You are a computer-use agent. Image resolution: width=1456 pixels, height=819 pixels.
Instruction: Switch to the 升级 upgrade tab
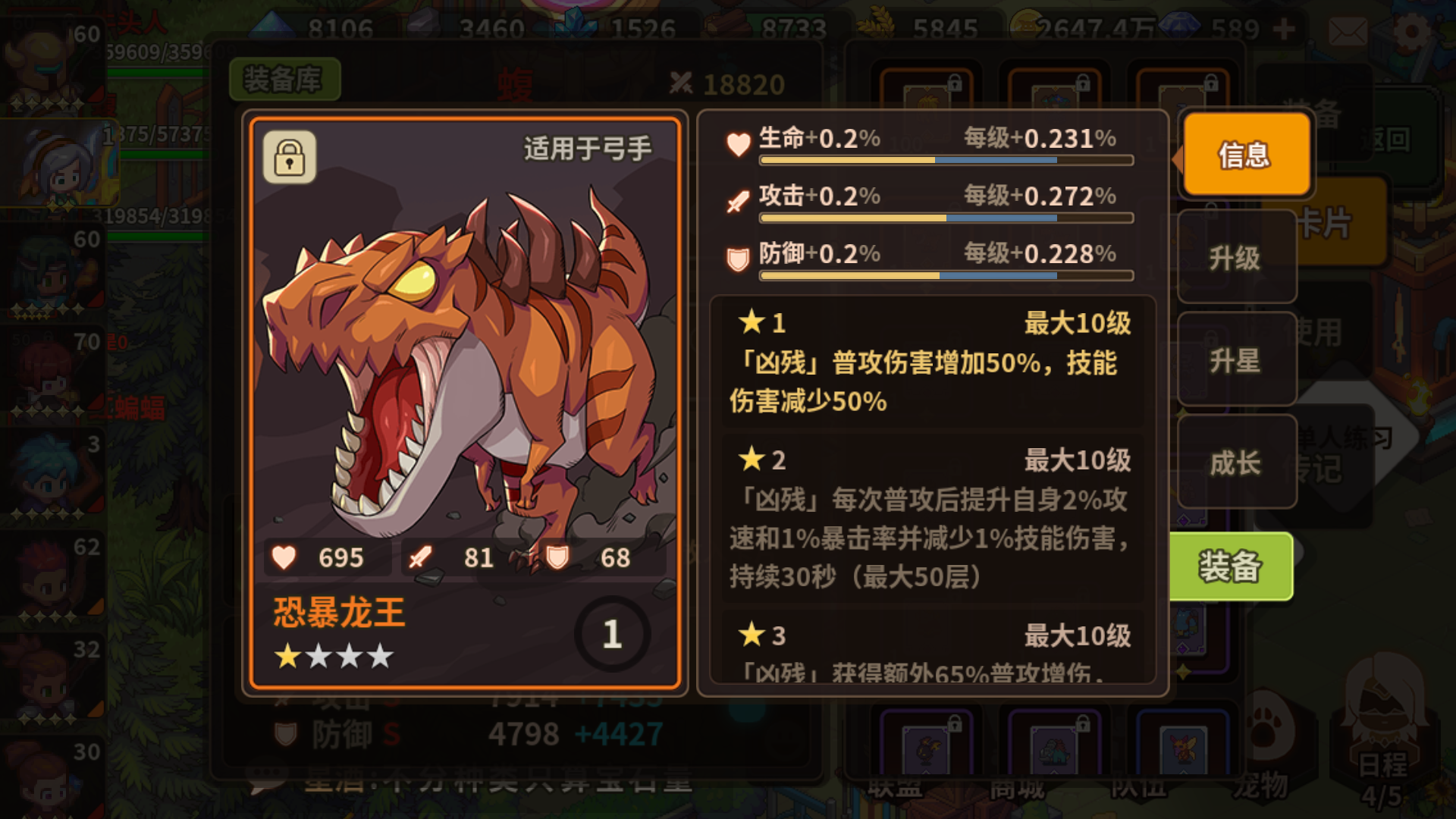(1237, 258)
